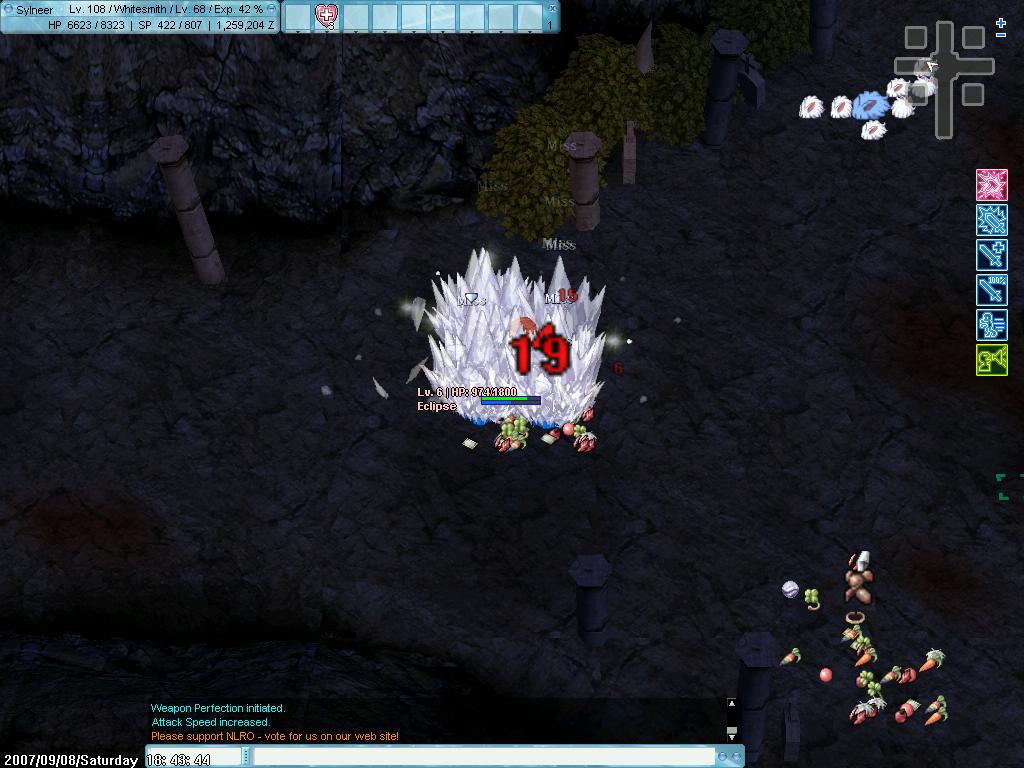
Task: Click the round button right of Exp. 42 %
Action: pos(272,9)
